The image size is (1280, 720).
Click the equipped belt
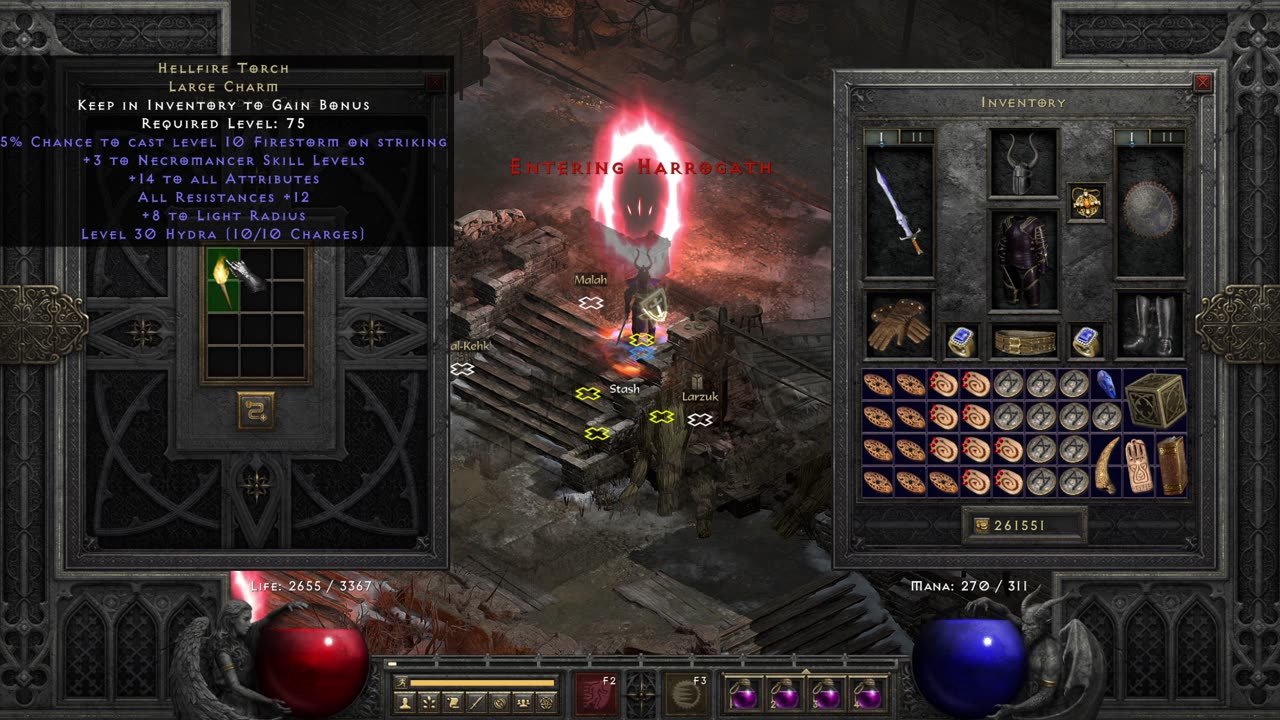pyautogui.click(x=1024, y=341)
